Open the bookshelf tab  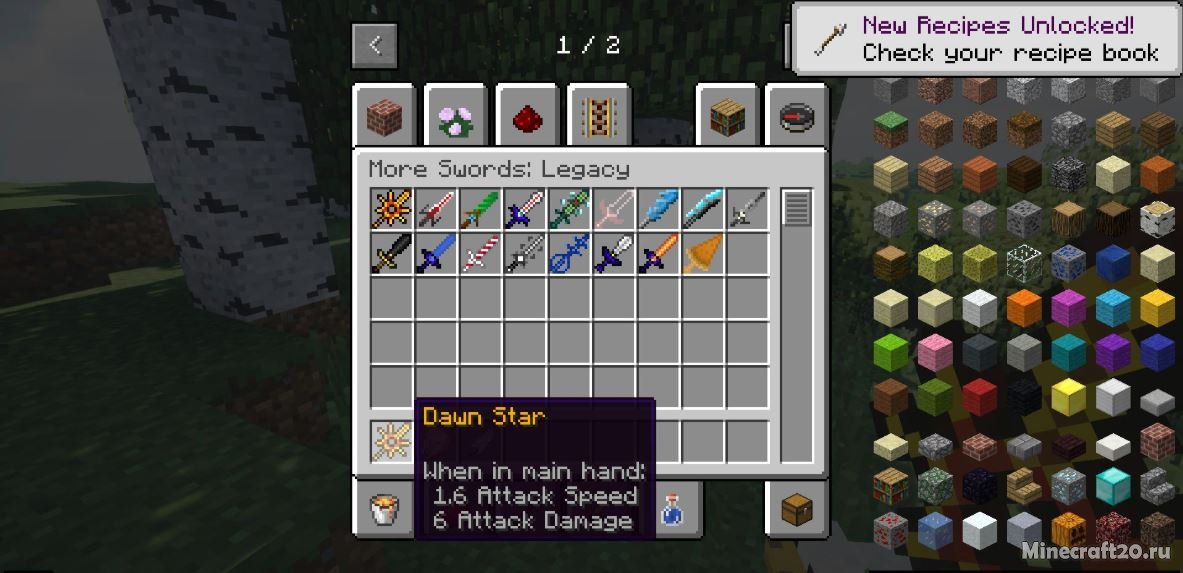(x=727, y=116)
